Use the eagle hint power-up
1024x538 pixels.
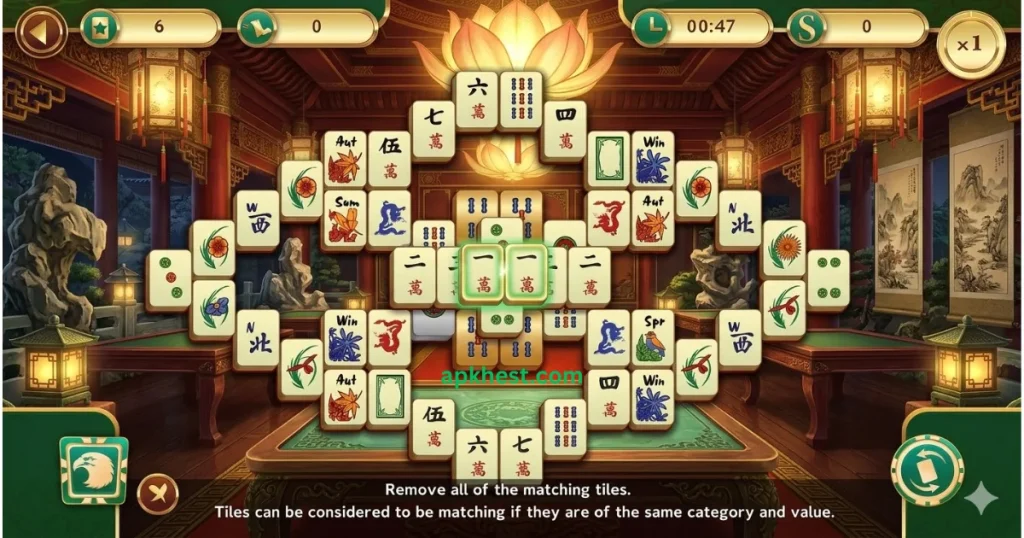click(94, 471)
